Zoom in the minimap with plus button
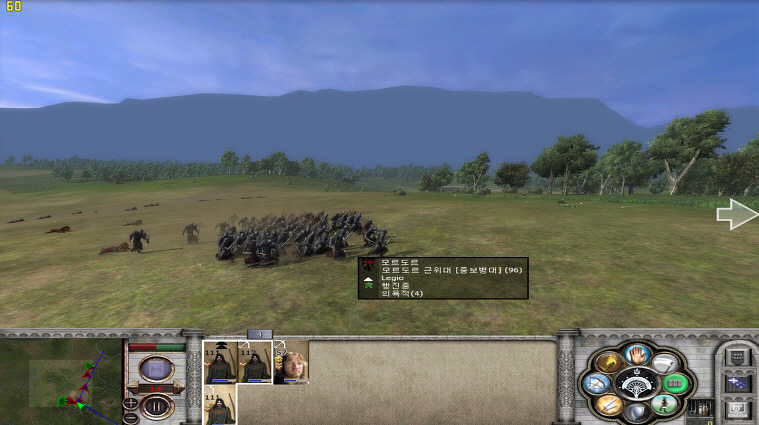 pos(131,403)
